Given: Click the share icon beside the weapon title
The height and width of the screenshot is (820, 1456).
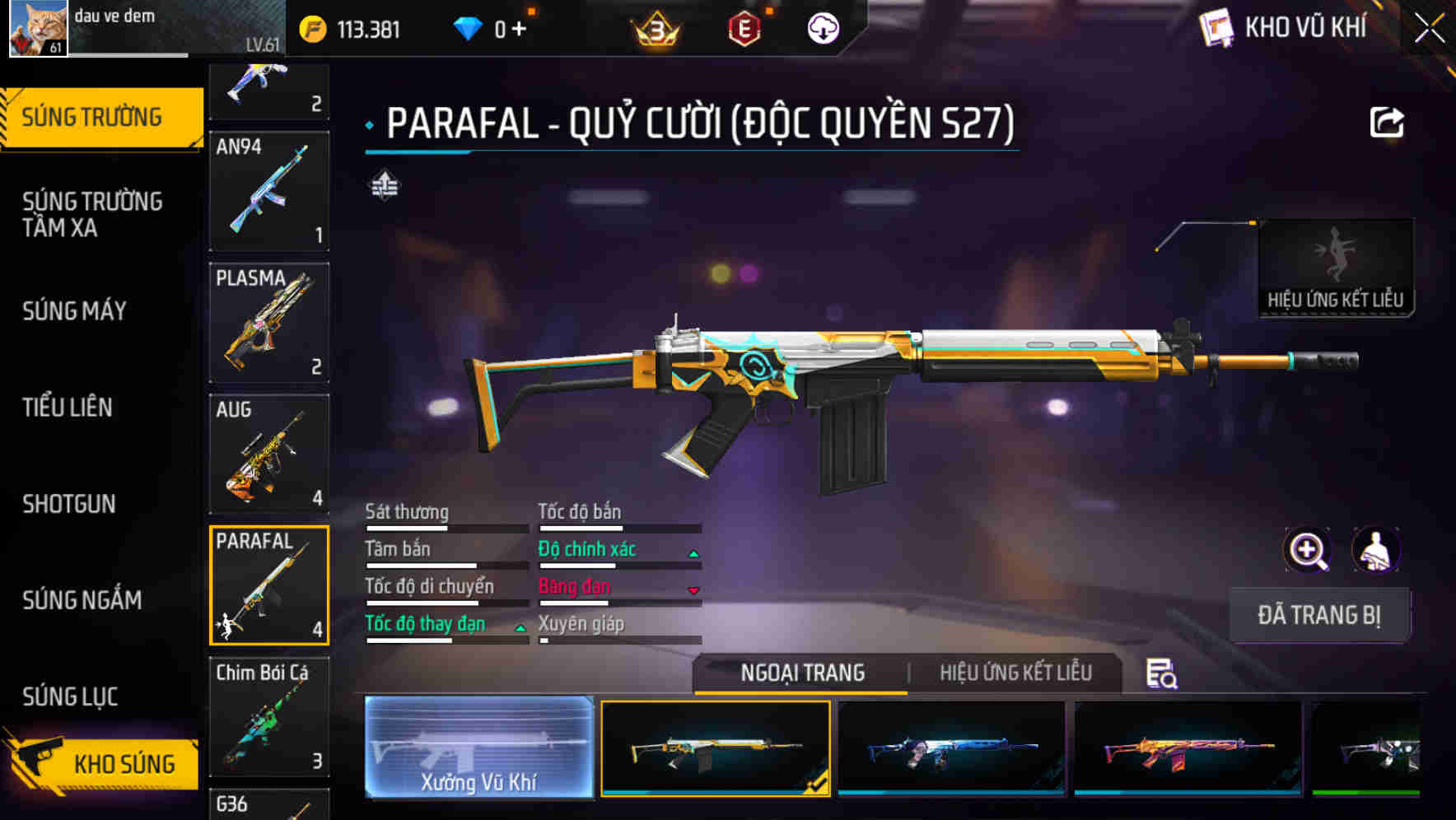Looking at the screenshot, I should (x=1388, y=122).
